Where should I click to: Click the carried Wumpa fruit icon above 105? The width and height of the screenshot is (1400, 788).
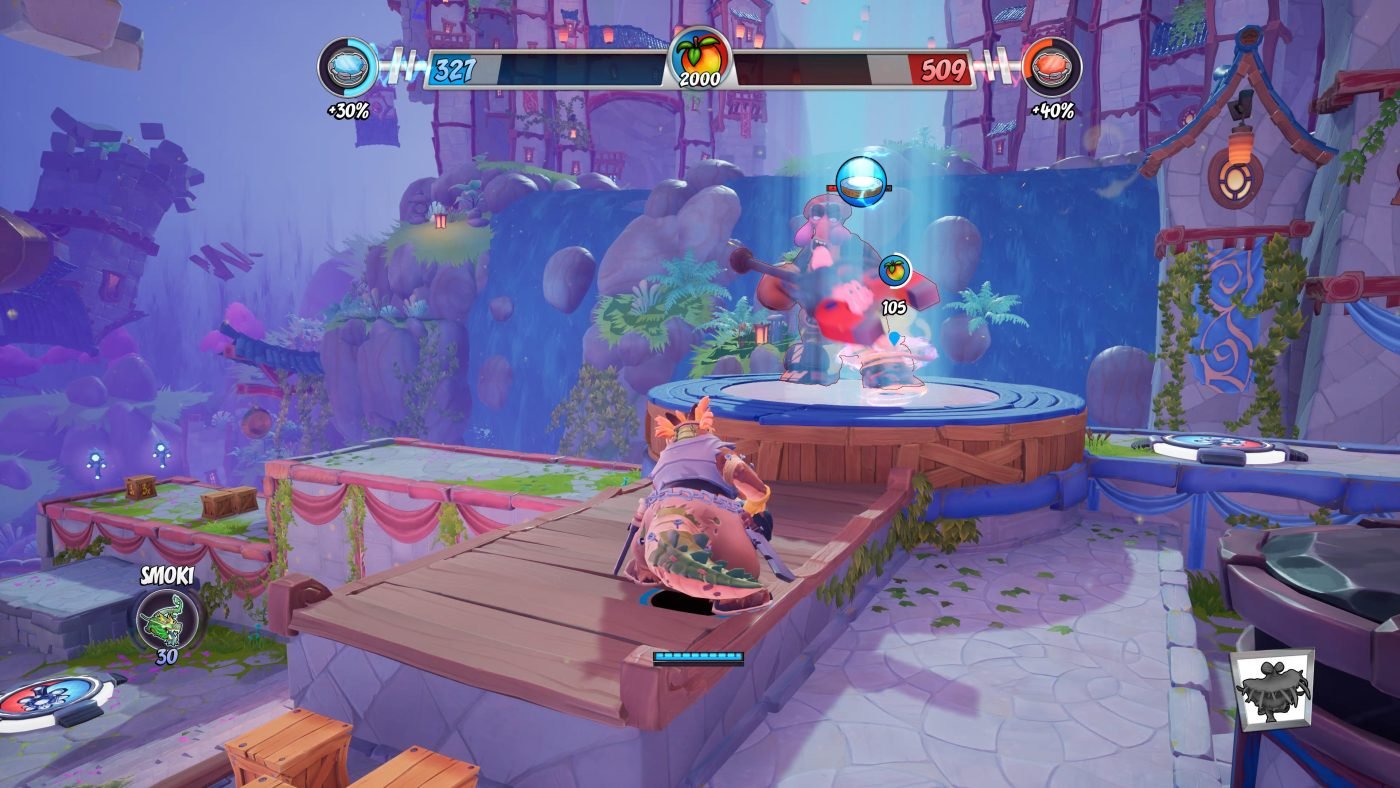(894, 270)
